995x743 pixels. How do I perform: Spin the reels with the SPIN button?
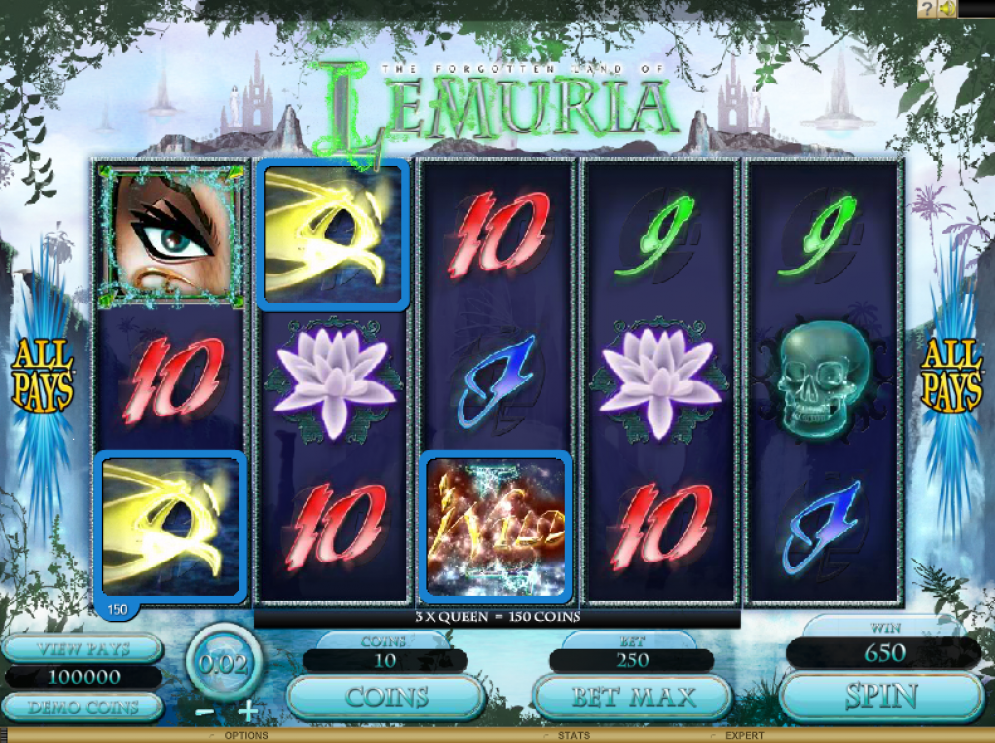click(x=881, y=696)
